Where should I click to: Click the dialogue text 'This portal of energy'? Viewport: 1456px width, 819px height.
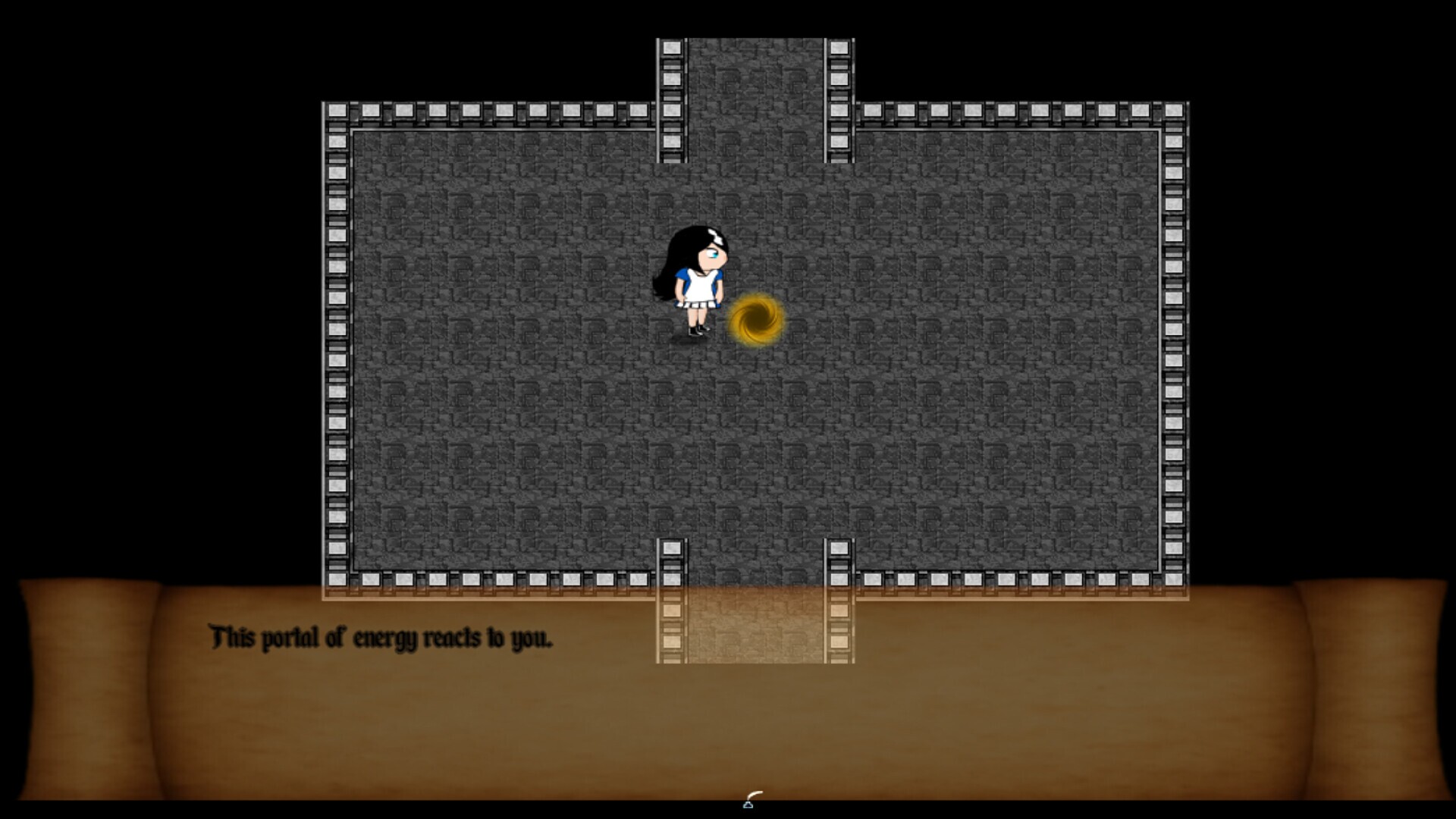coord(315,639)
